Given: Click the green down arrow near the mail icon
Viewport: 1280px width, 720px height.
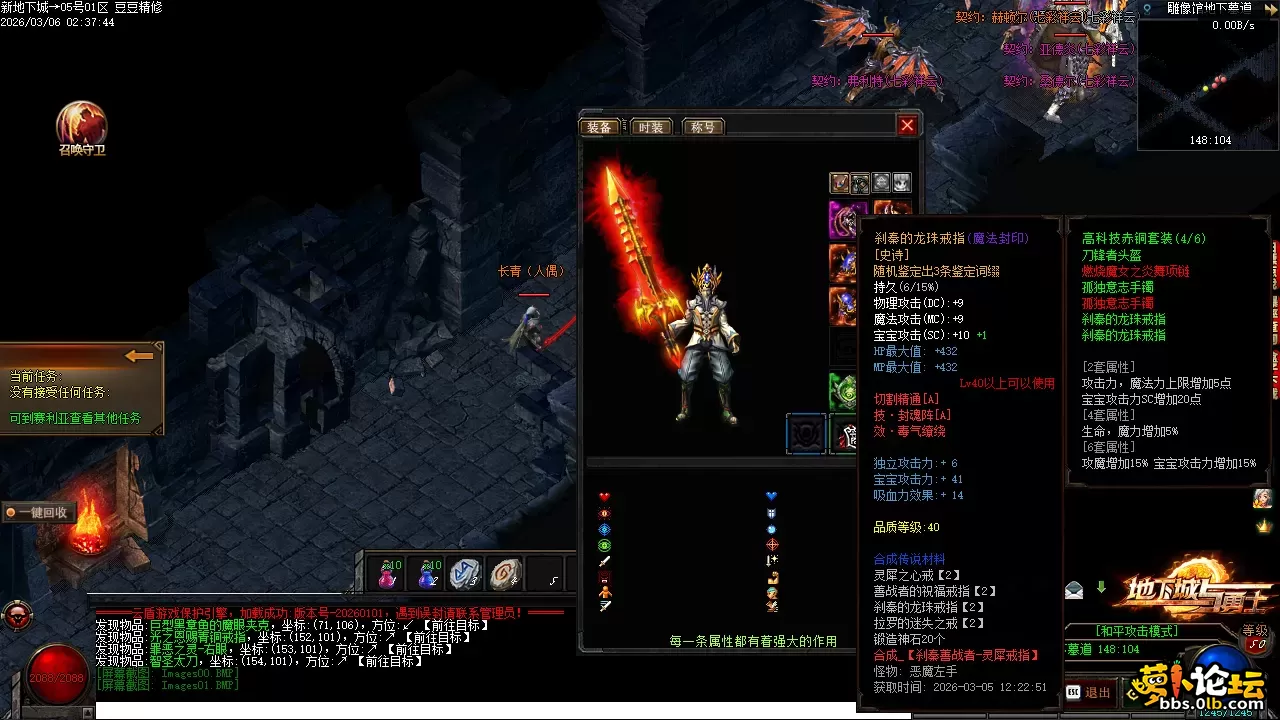Looking at the screenshot, I should (1101, 587).
